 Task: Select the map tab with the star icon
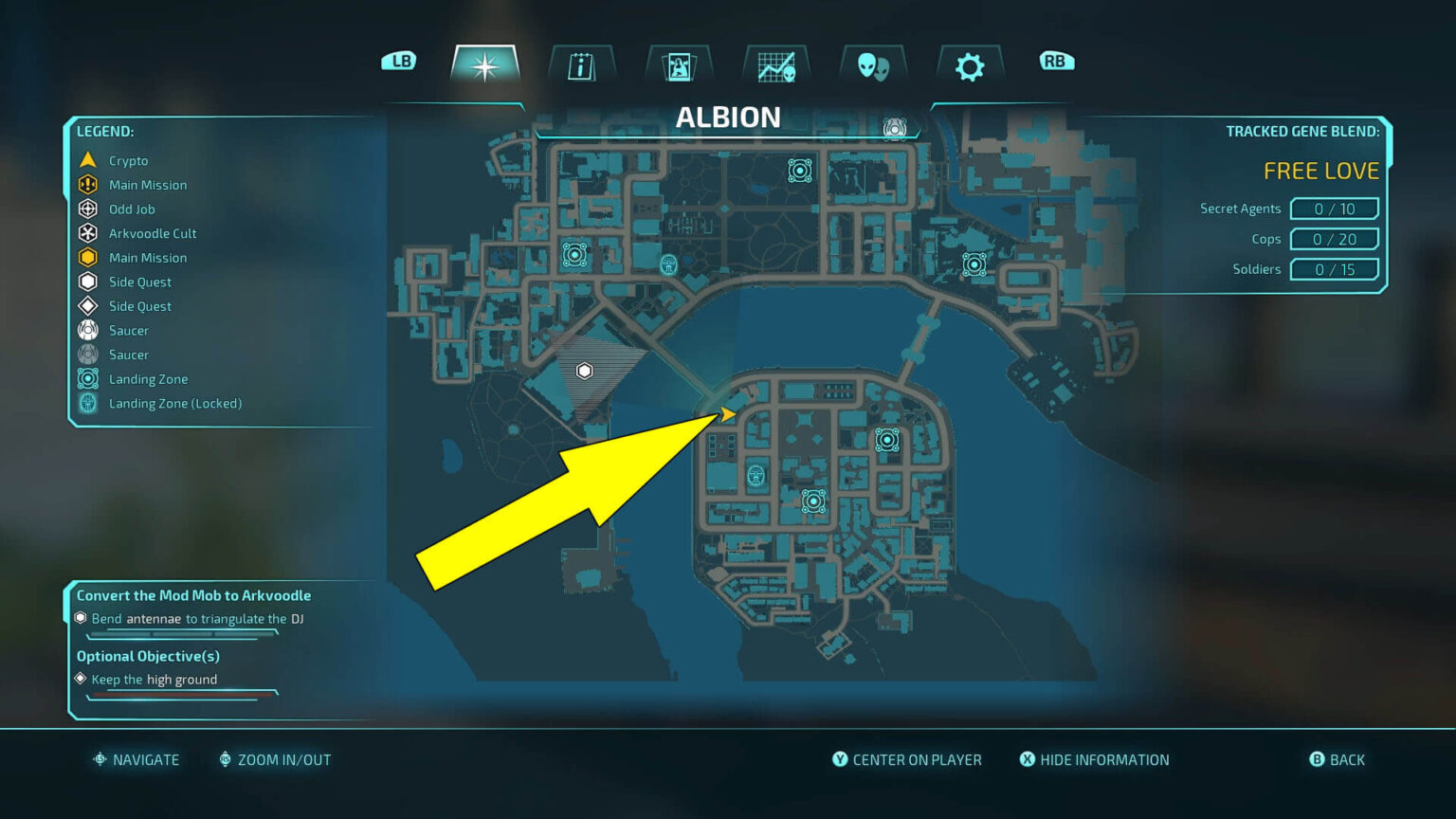pos(485,65)
